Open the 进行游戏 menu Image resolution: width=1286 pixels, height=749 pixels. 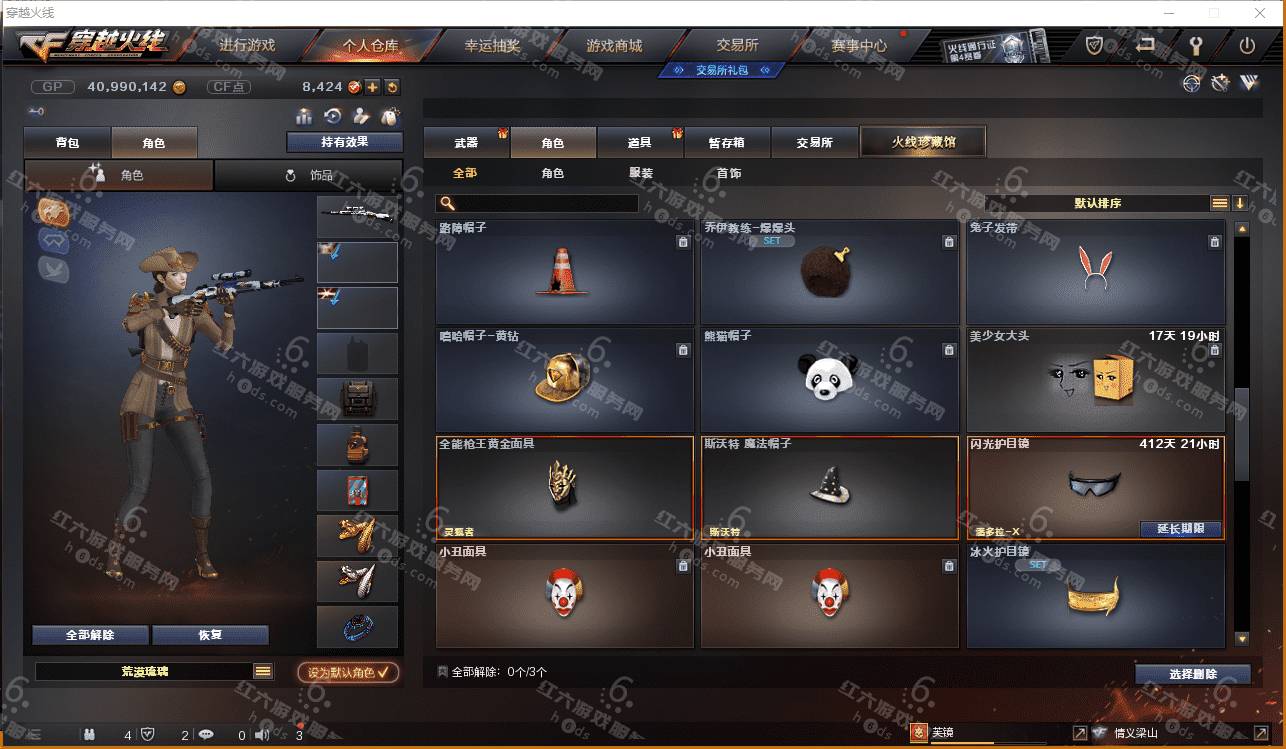click(x=246, y=46)
